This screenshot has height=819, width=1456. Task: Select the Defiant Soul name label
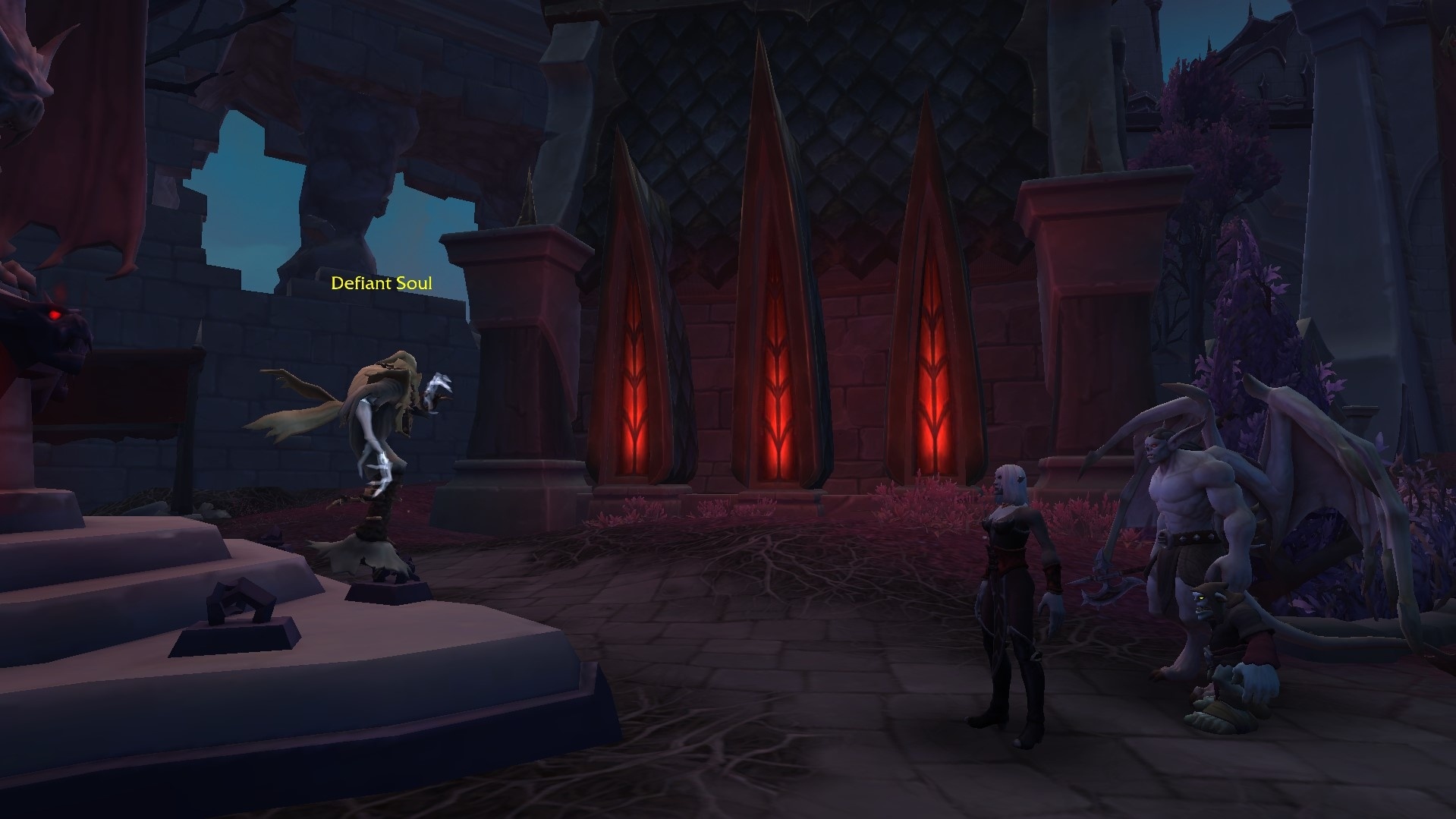coord(382,284)
